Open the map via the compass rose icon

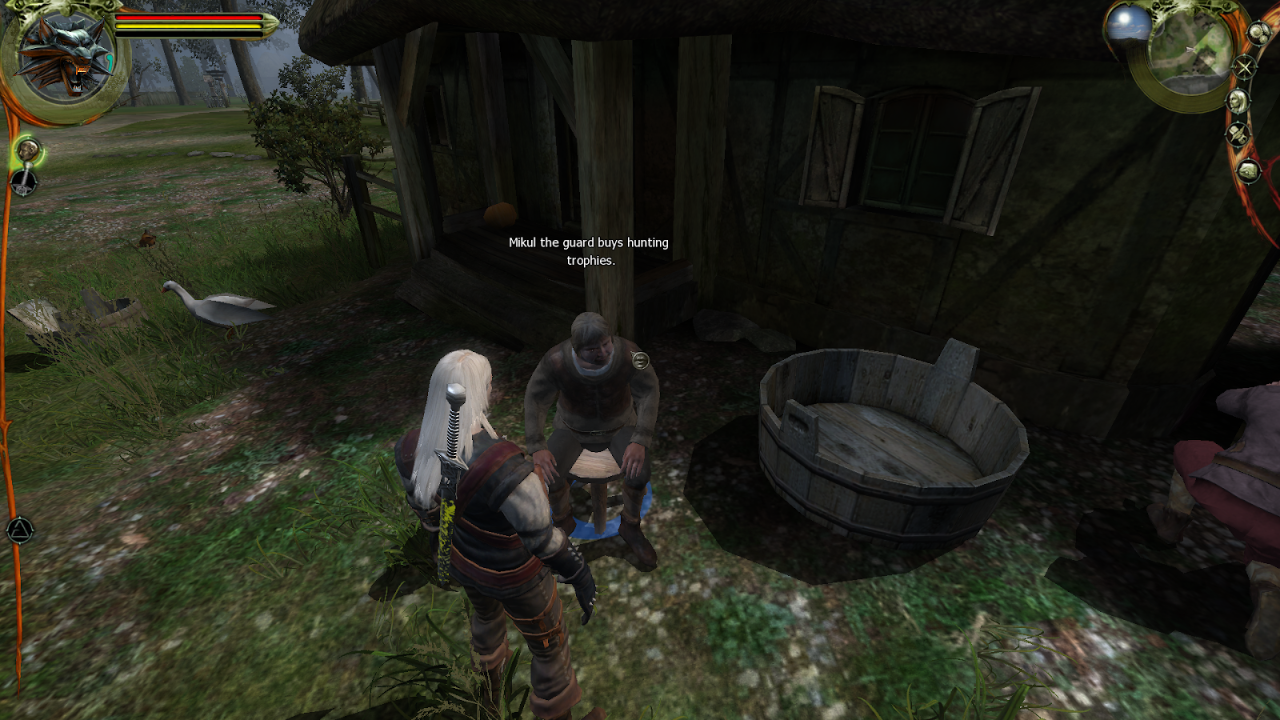point(1244,66)
